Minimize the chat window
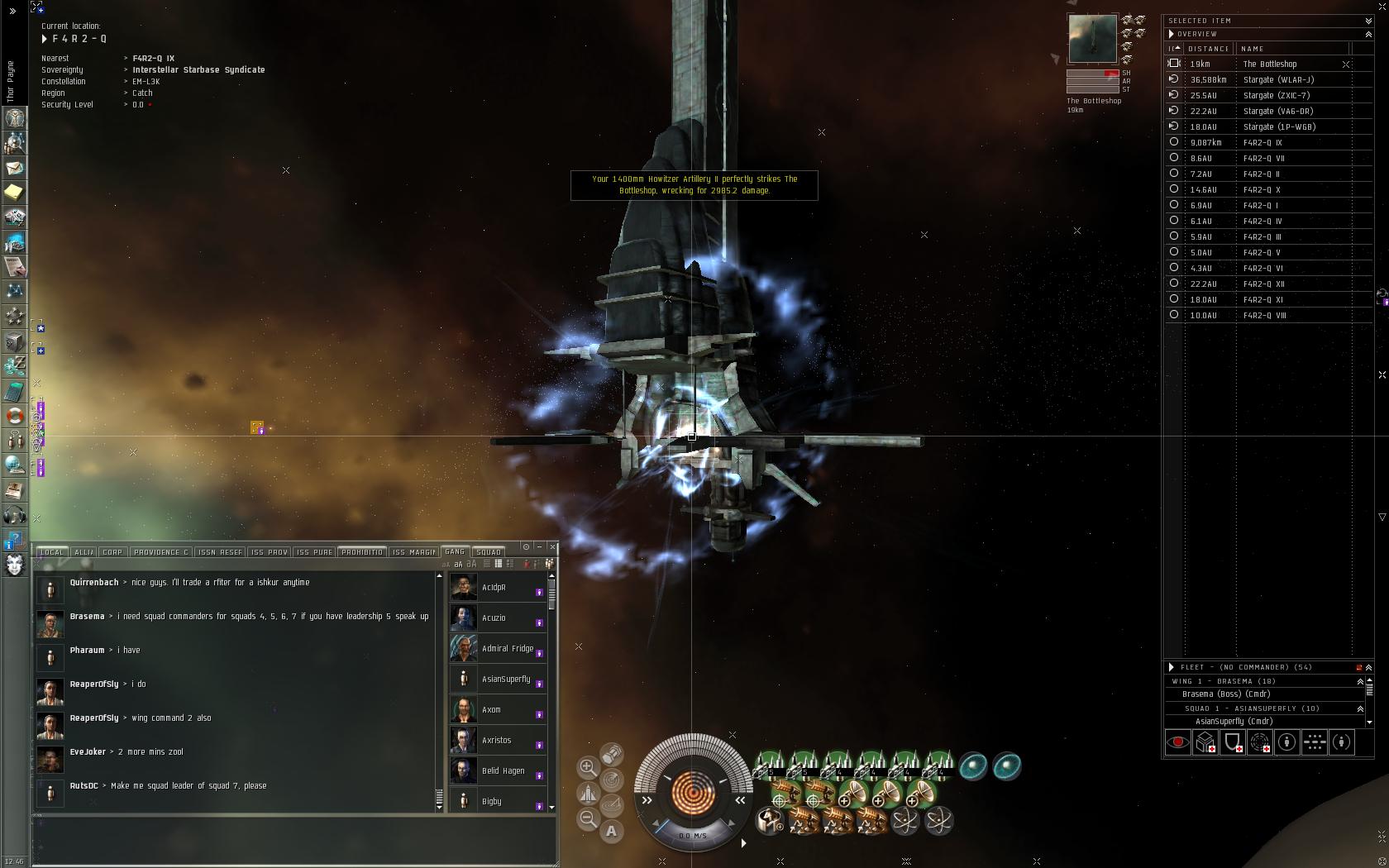 click(x=539, y=546)
